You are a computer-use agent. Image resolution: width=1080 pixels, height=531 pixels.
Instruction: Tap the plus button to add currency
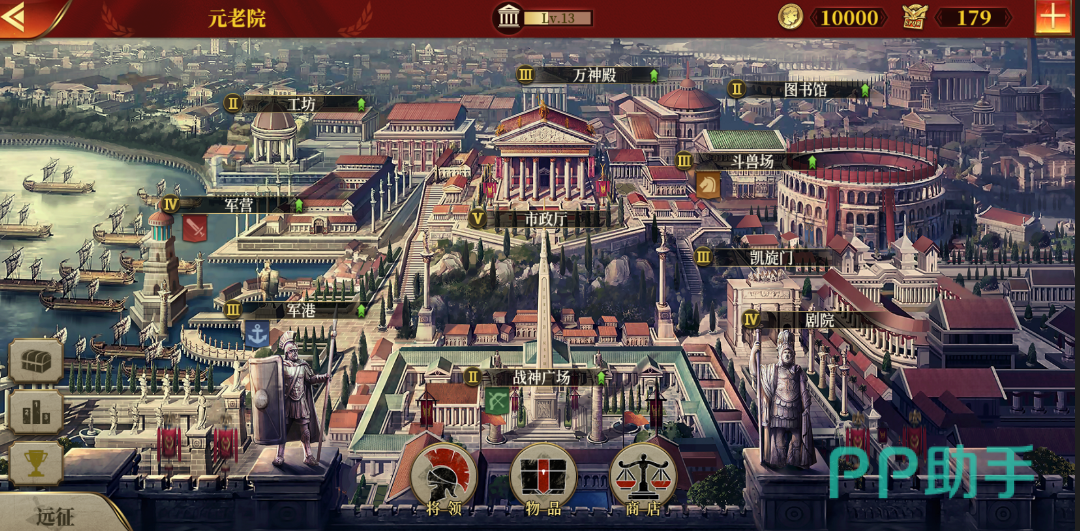(1052, 17)
